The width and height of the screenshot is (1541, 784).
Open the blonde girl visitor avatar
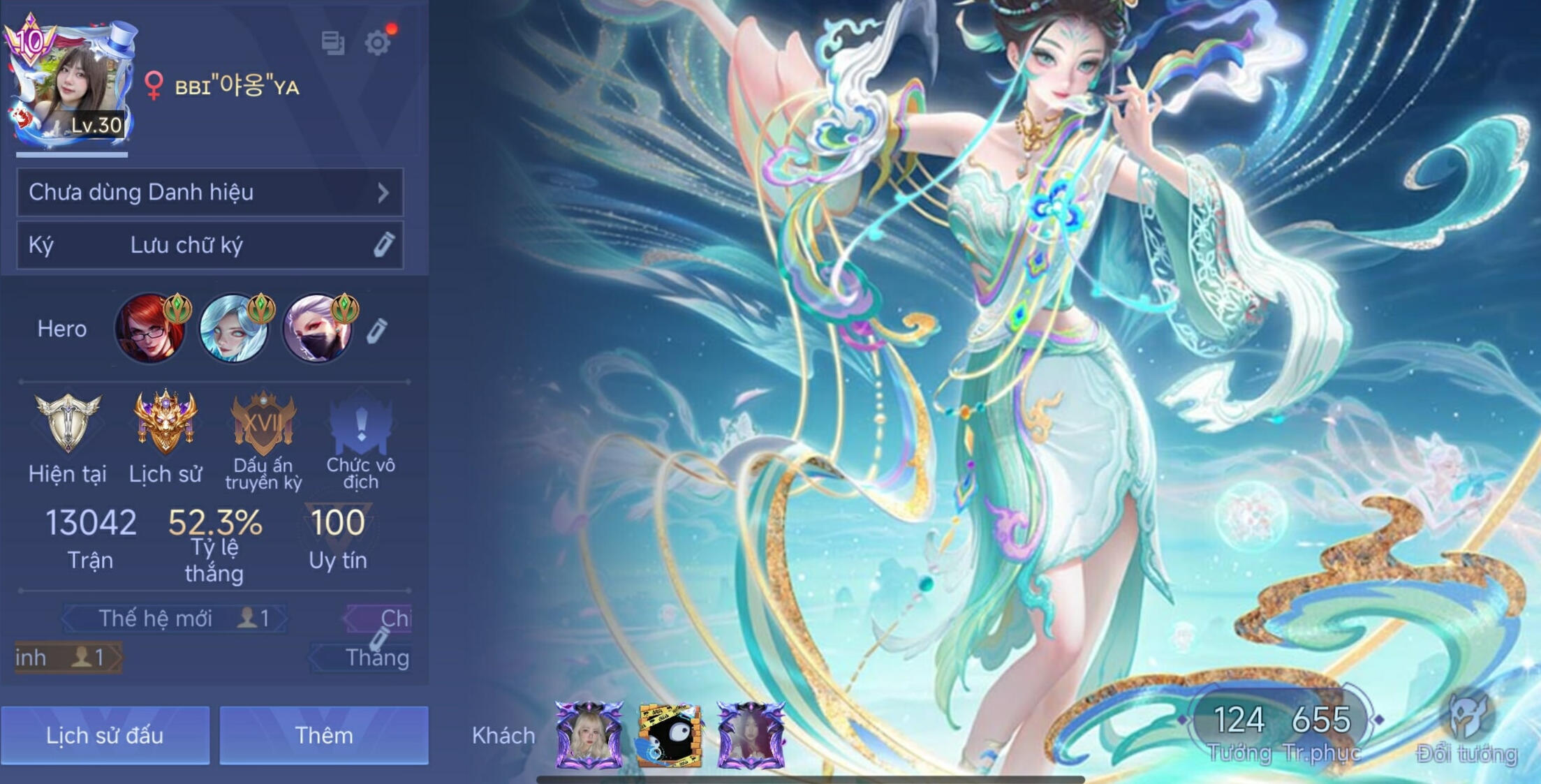tap(589, 735)
